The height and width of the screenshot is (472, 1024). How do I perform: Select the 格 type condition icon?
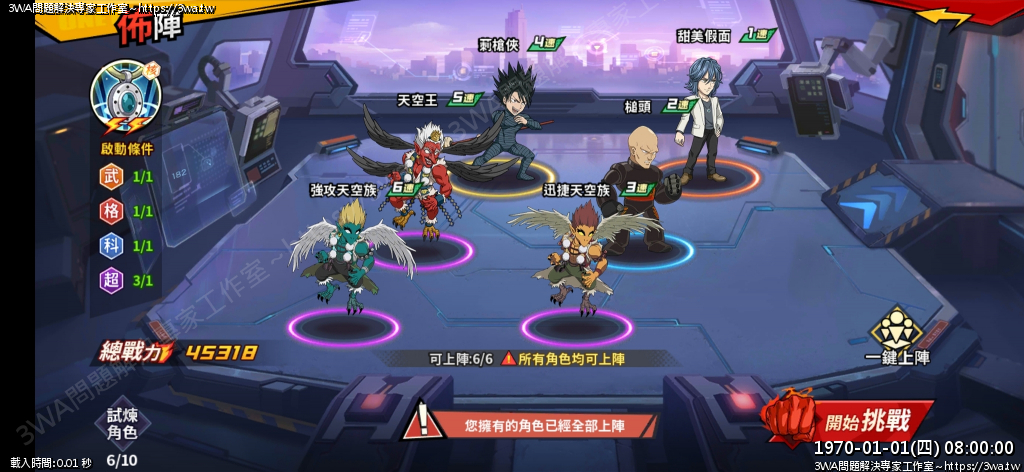(x=112, y=211)
